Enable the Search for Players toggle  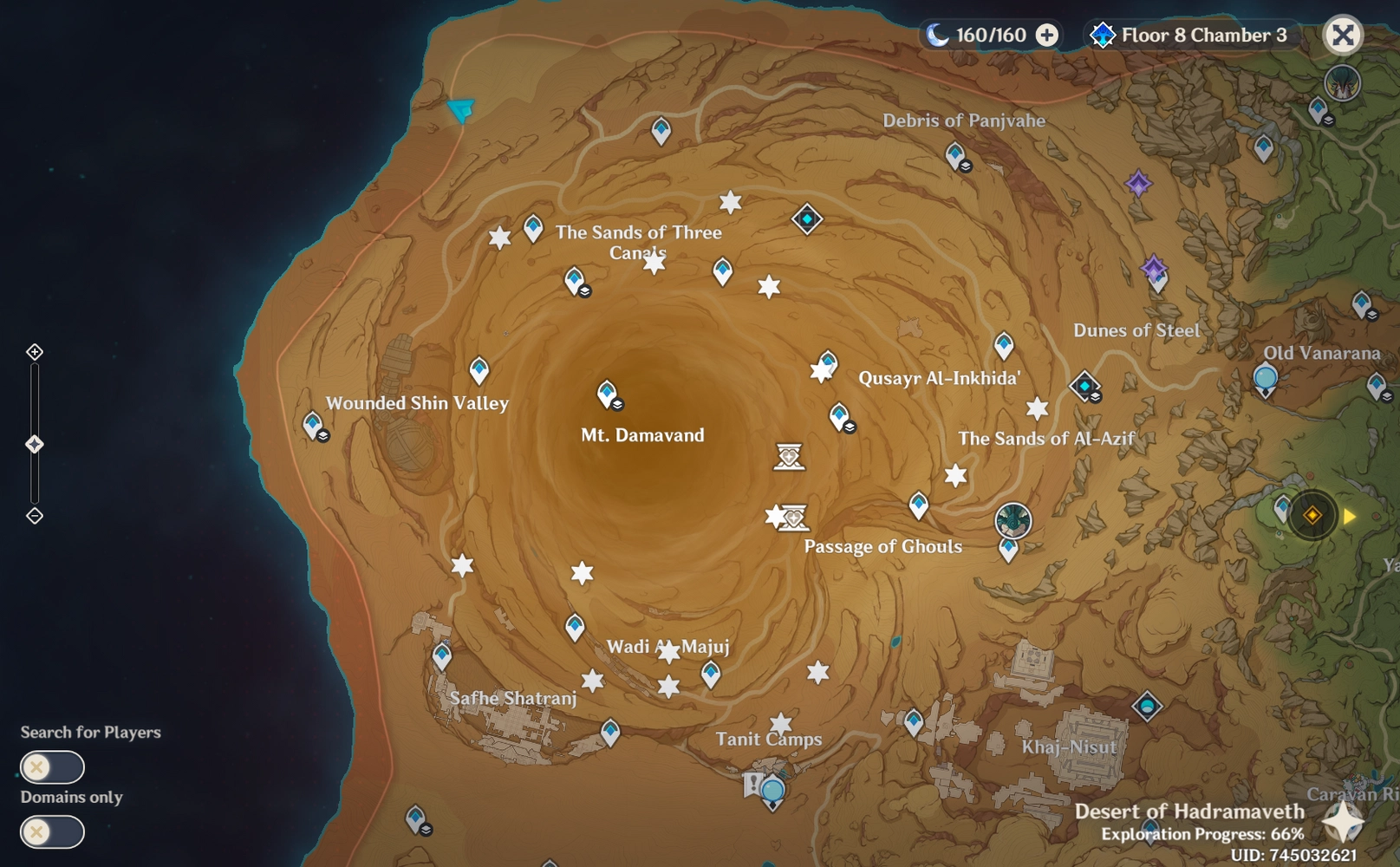point(52,766)
